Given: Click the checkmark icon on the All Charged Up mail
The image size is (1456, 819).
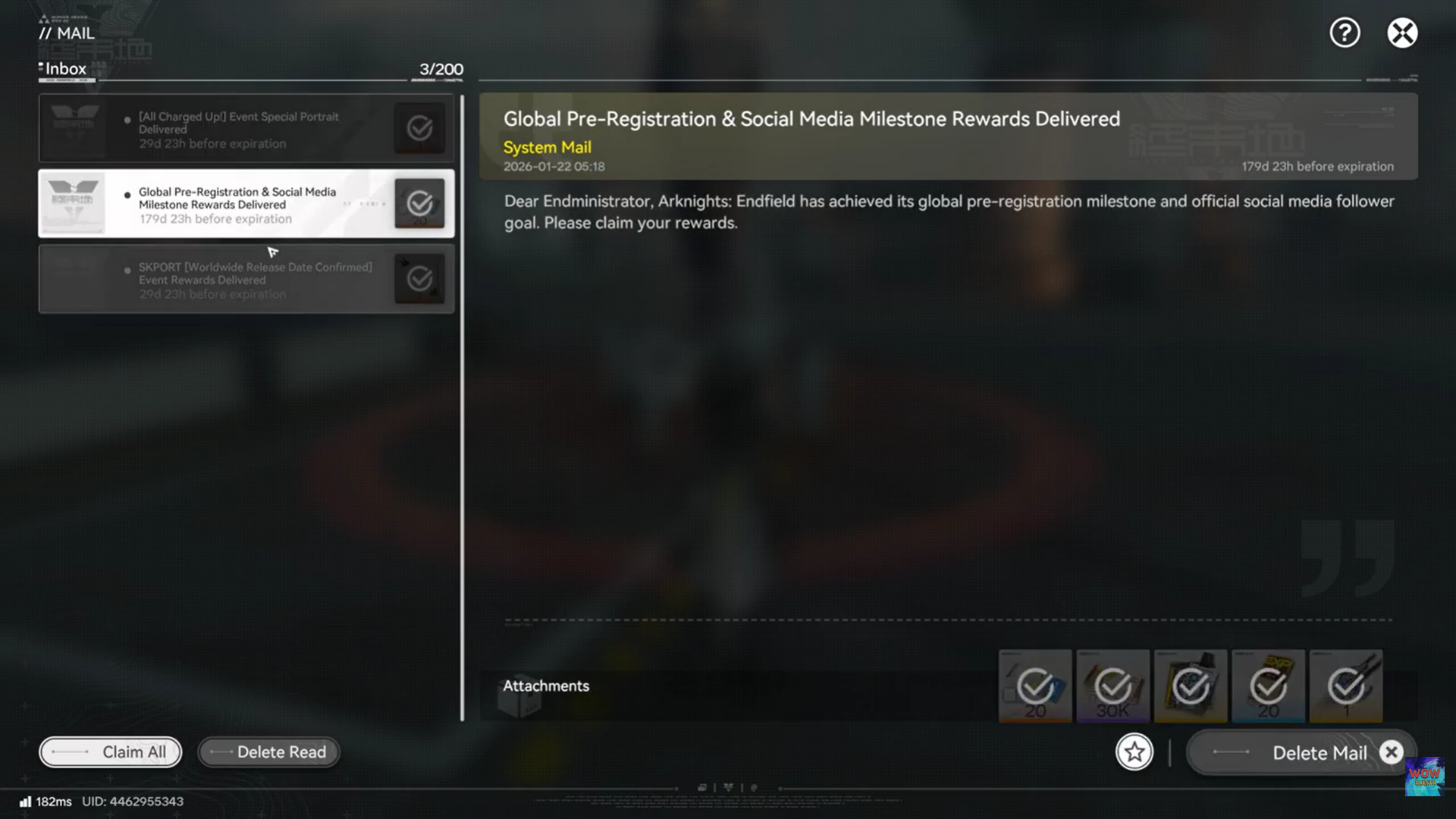Looking at the screenshot, I should point(419,128).
